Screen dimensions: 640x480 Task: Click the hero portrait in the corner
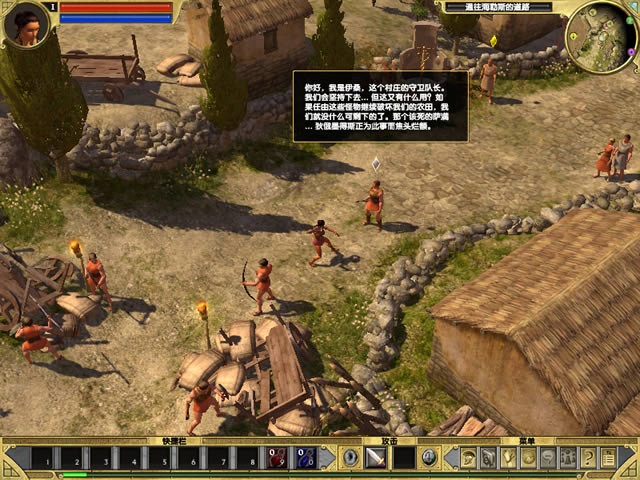tap(27, 24)
